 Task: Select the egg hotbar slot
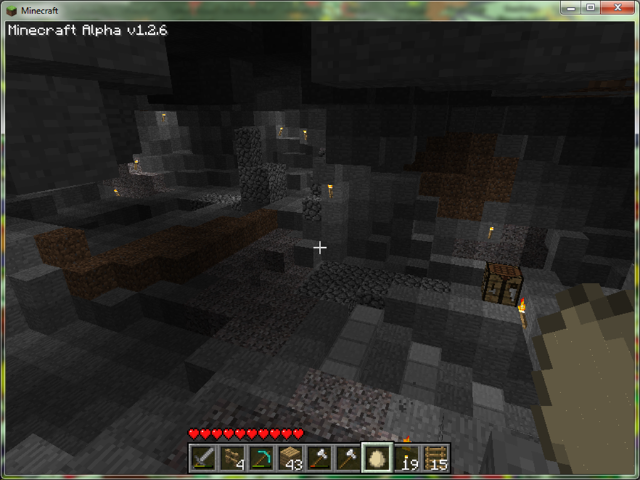(x=377, y=458)
